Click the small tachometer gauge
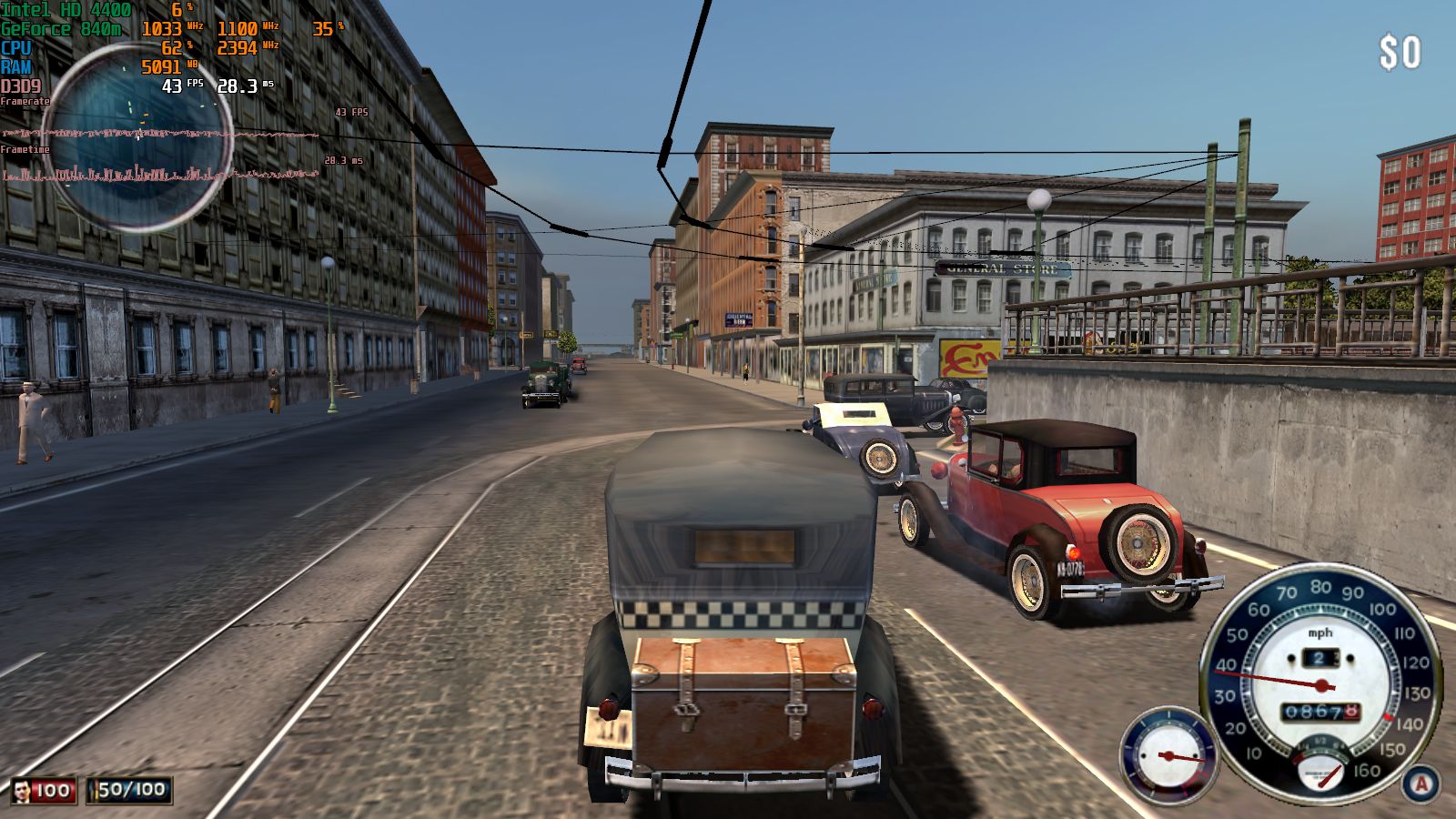Viewport: 1456px width, 819px height. tap(1168, 755)
